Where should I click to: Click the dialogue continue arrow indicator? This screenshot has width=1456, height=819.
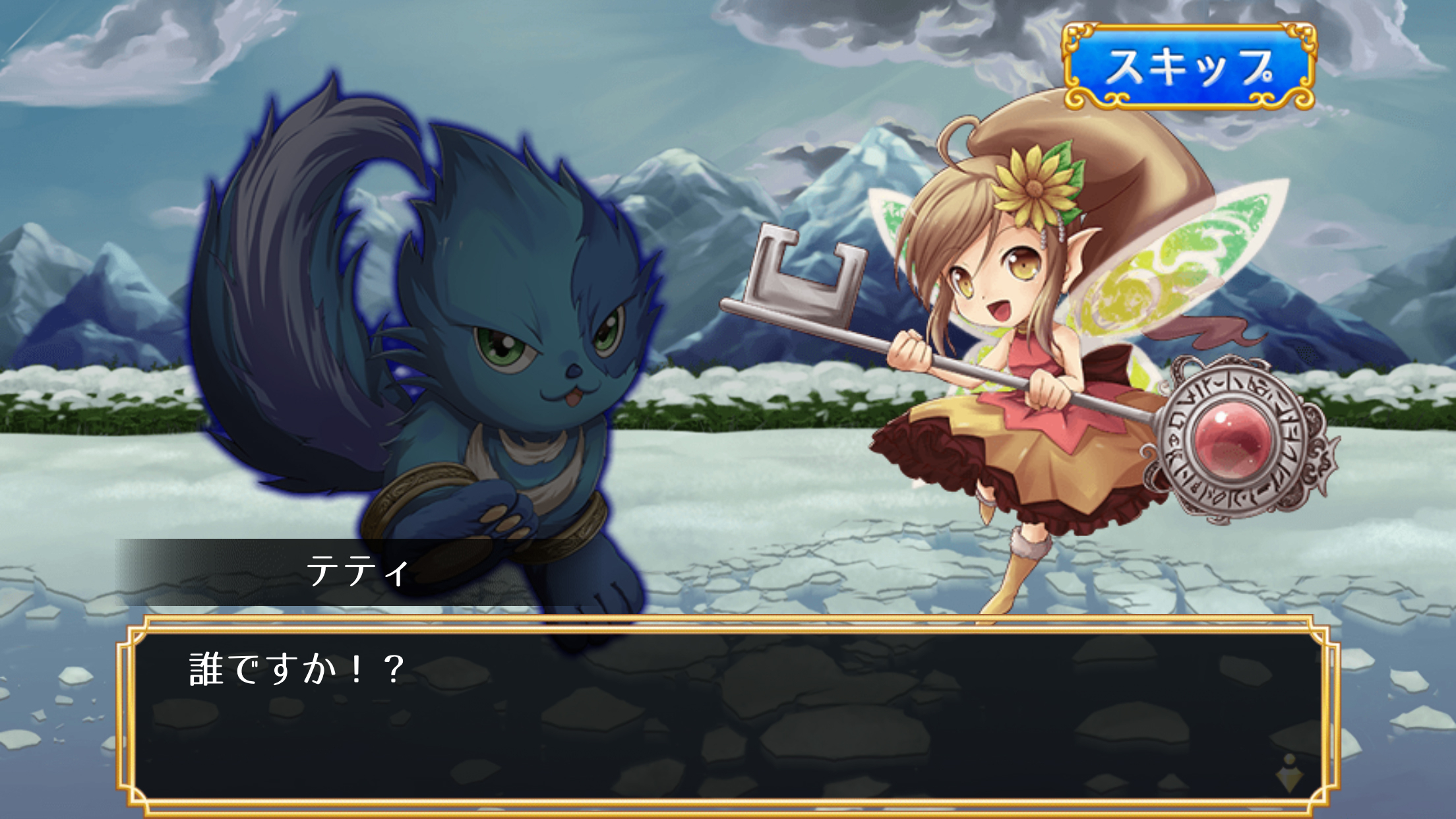1289,774
